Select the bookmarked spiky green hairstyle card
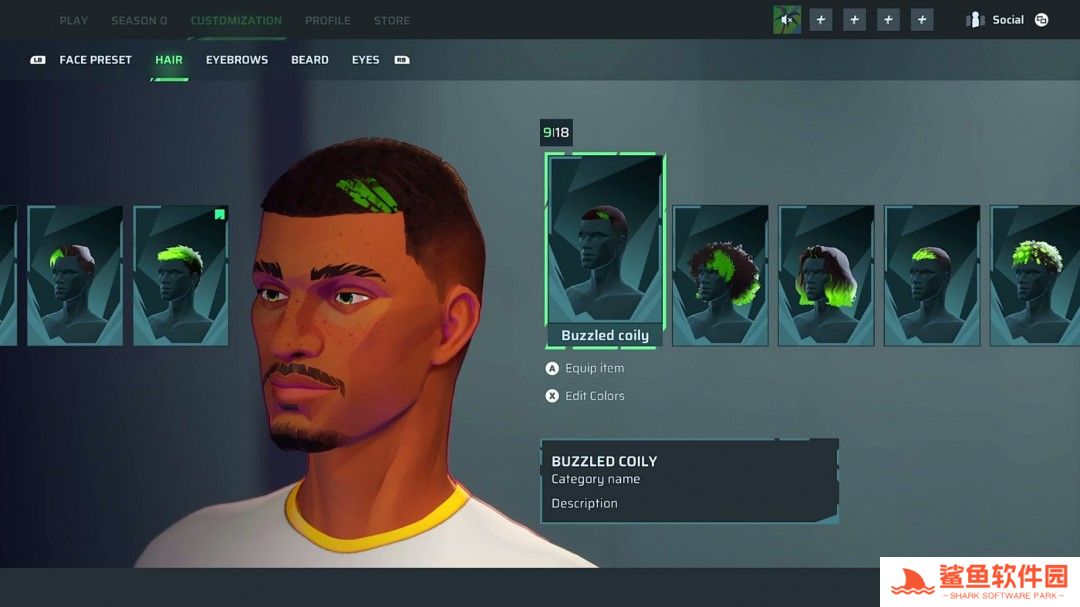Viewport: 1080px width, 607px height. coord(181,275)
